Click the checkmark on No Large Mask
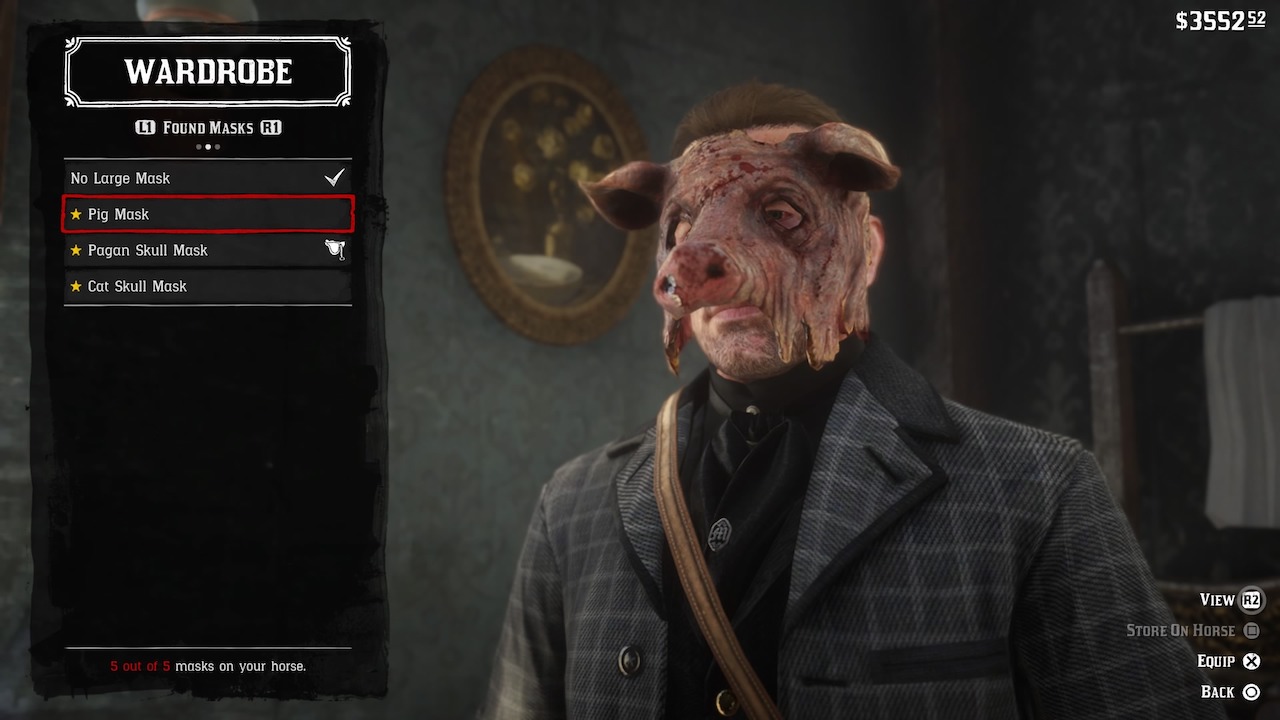Screen dimensions: 1280x720 point(332,176)
